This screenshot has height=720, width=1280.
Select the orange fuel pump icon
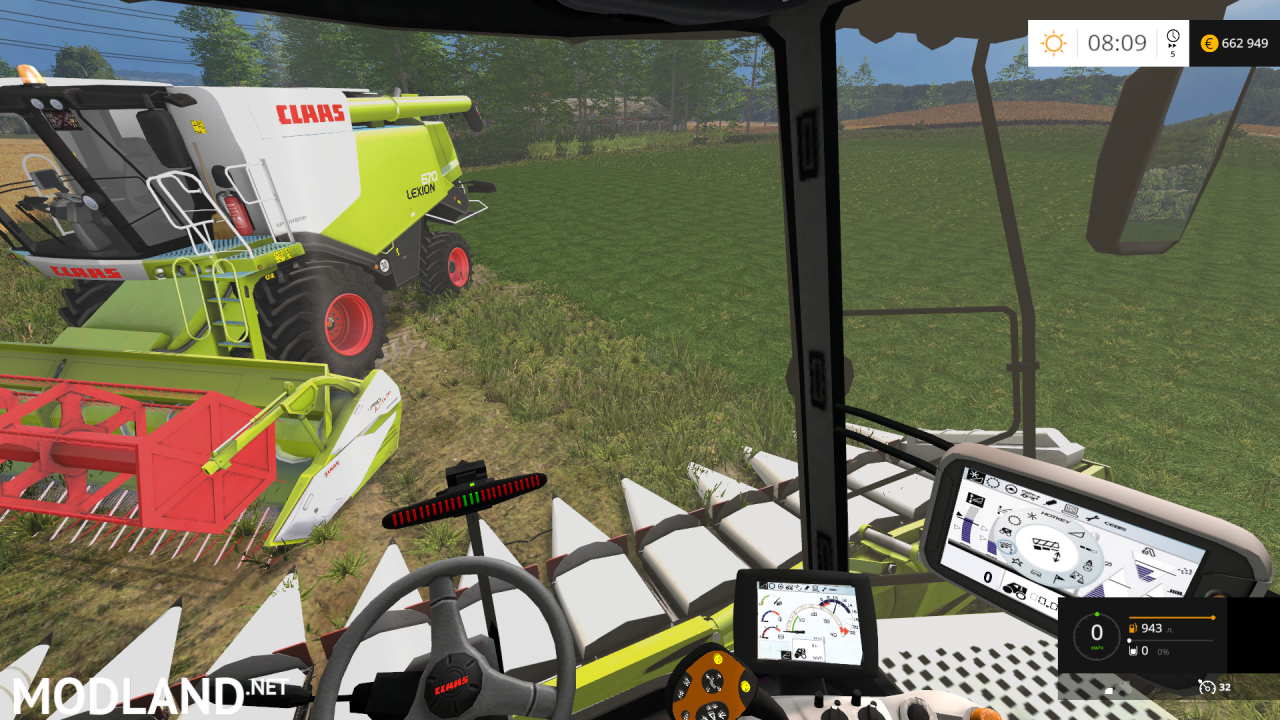pos(1132,628)
